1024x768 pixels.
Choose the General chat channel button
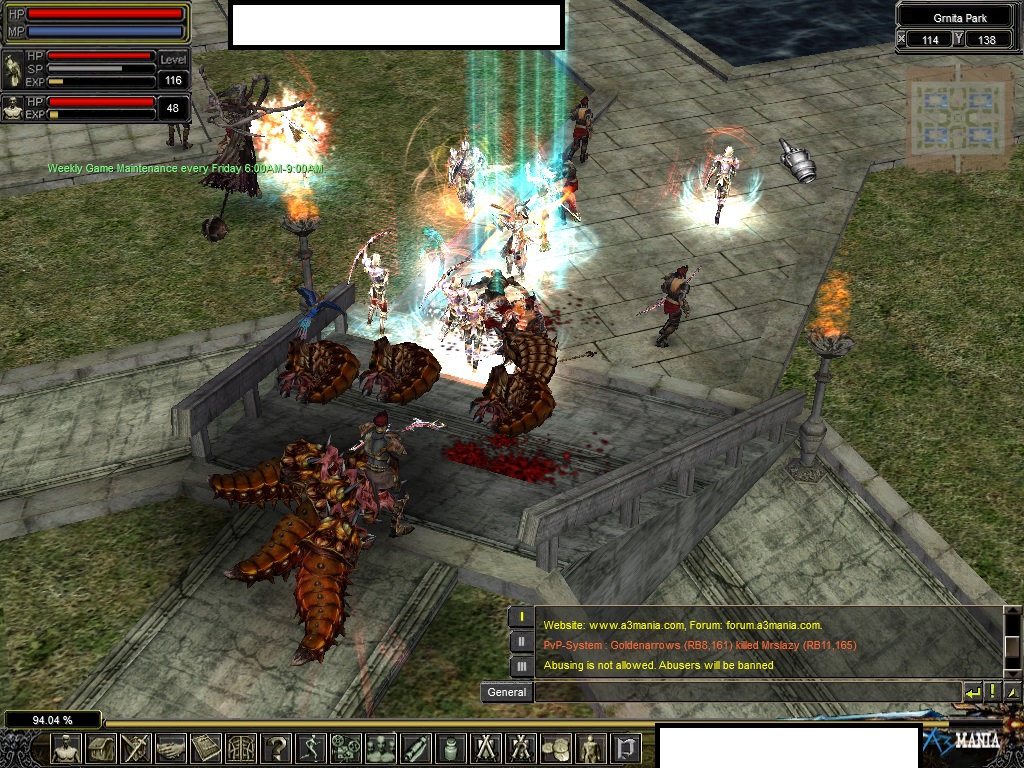click(x=506, y=692)
